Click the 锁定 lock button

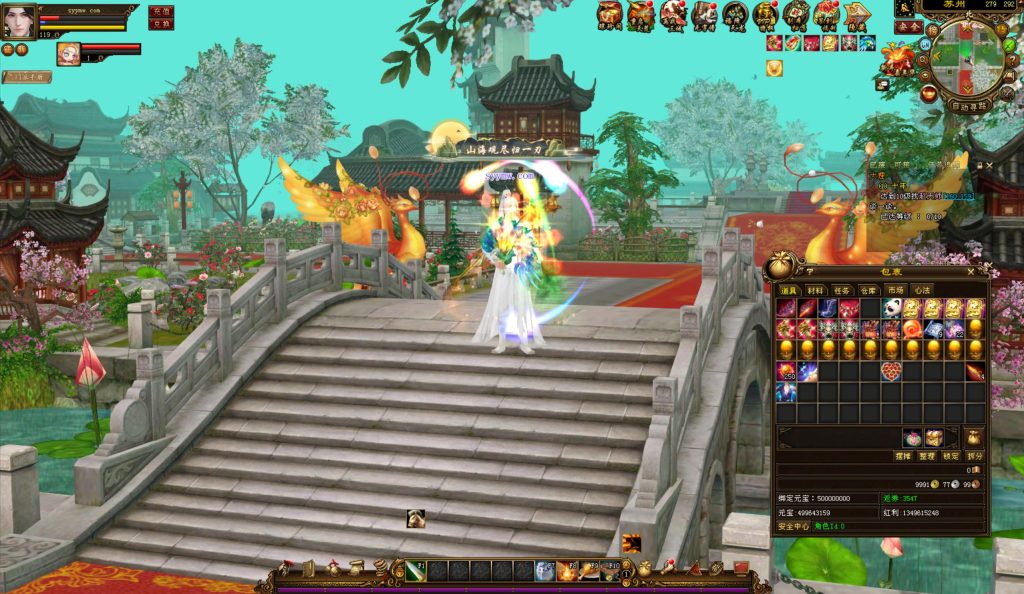click(952, 456)
